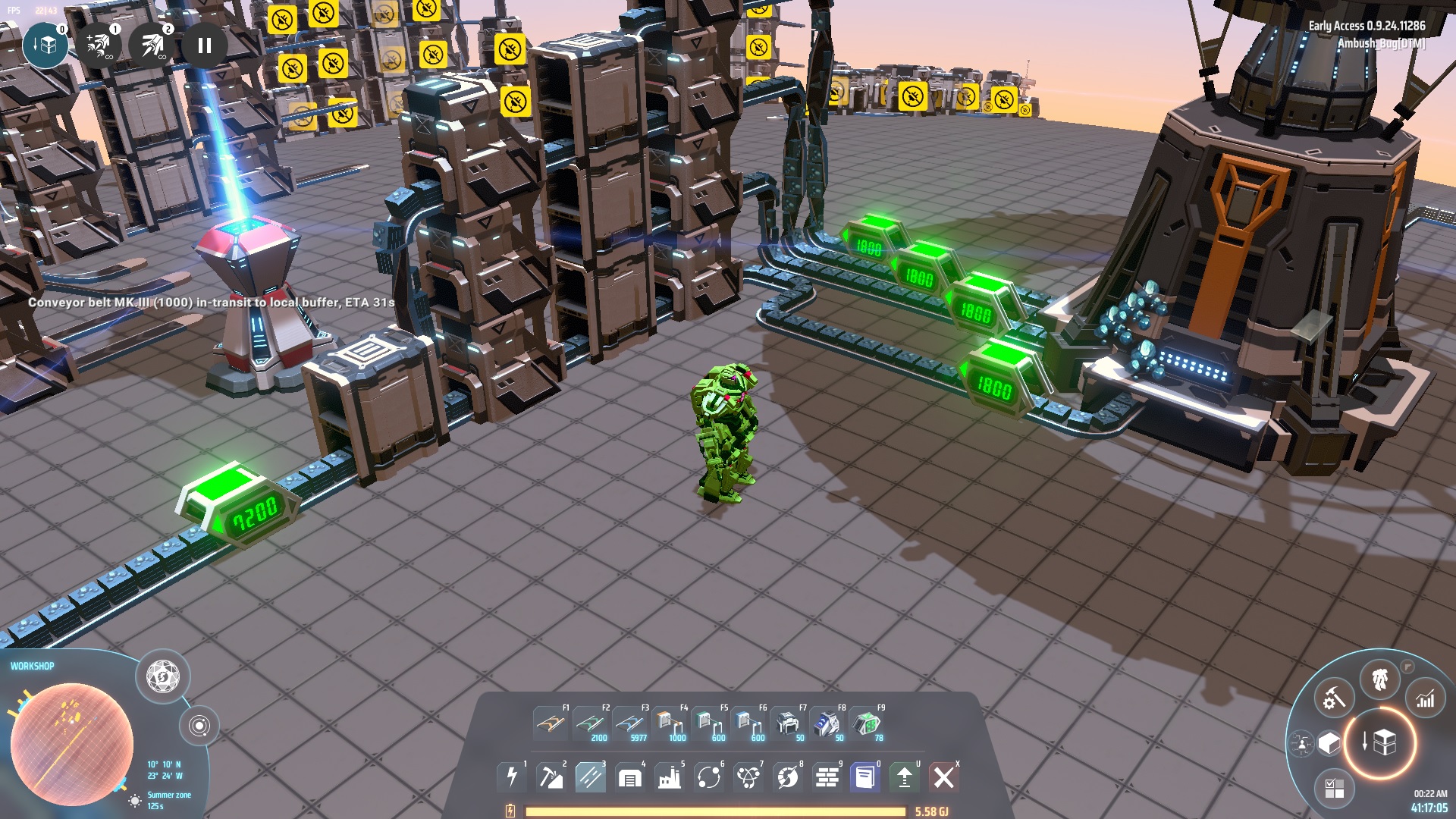Viewport: 1456px width, 819px height.
Task: Open the hammer and gear replicator icon
Action: pyautogui.click(x=1333, y=699)
